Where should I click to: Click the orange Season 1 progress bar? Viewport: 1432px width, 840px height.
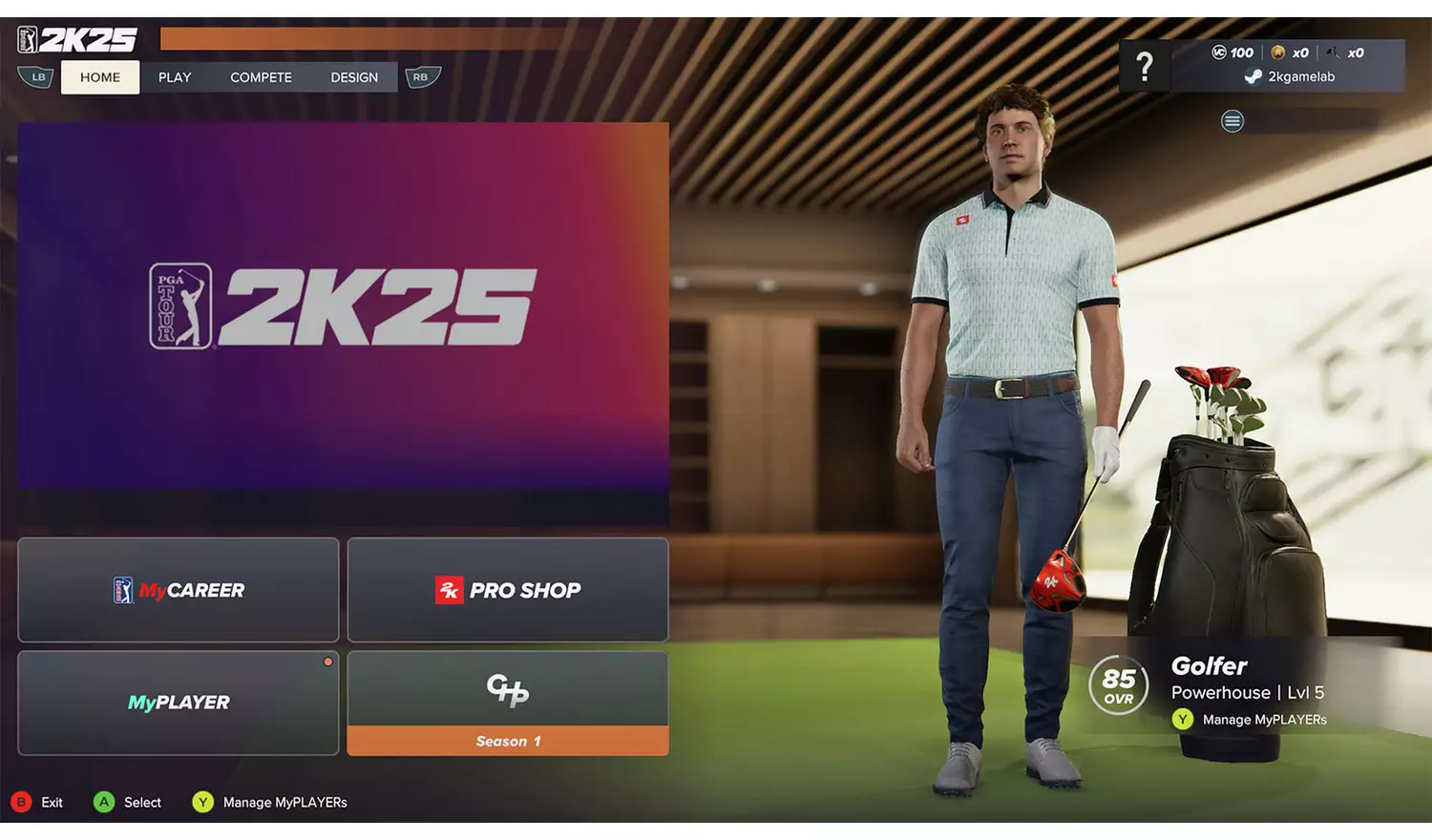click(x=507, y=741)
